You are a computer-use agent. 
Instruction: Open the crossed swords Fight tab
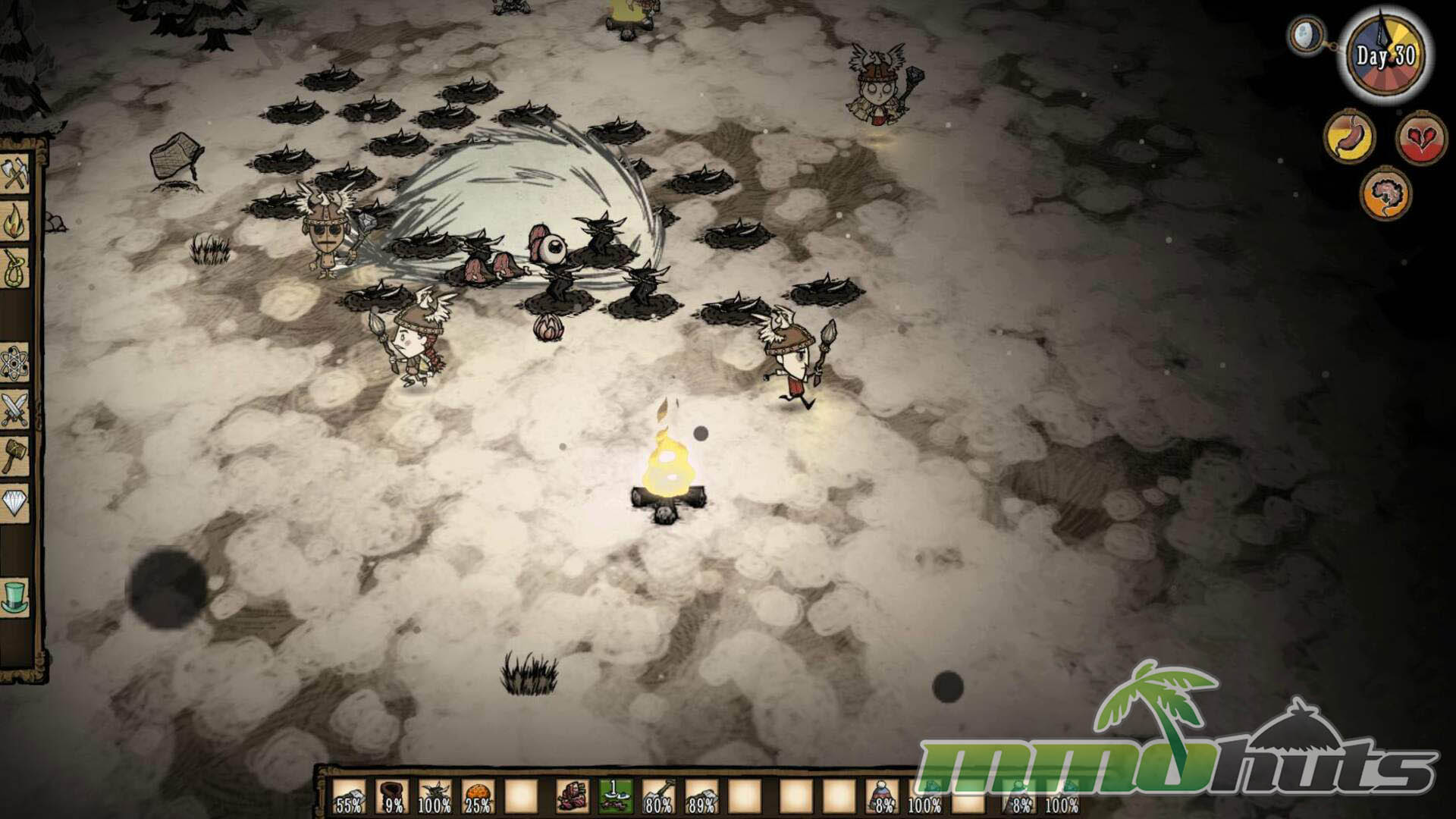coord(15,410)
